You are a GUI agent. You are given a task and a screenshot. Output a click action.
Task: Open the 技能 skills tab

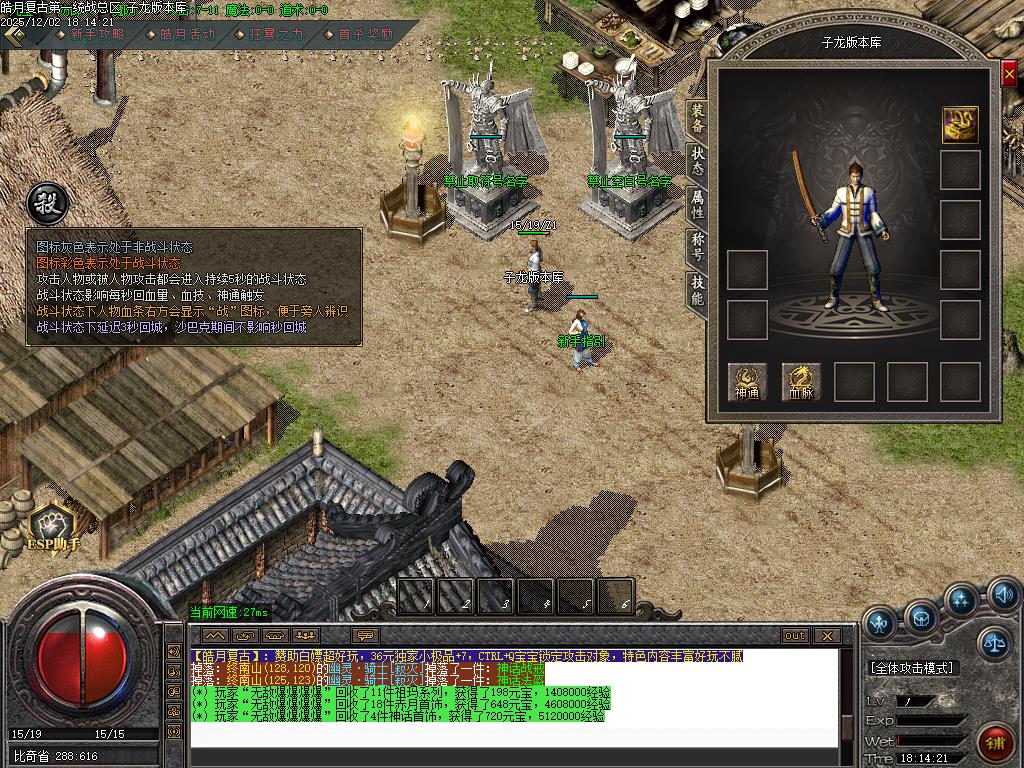(697, 291)
